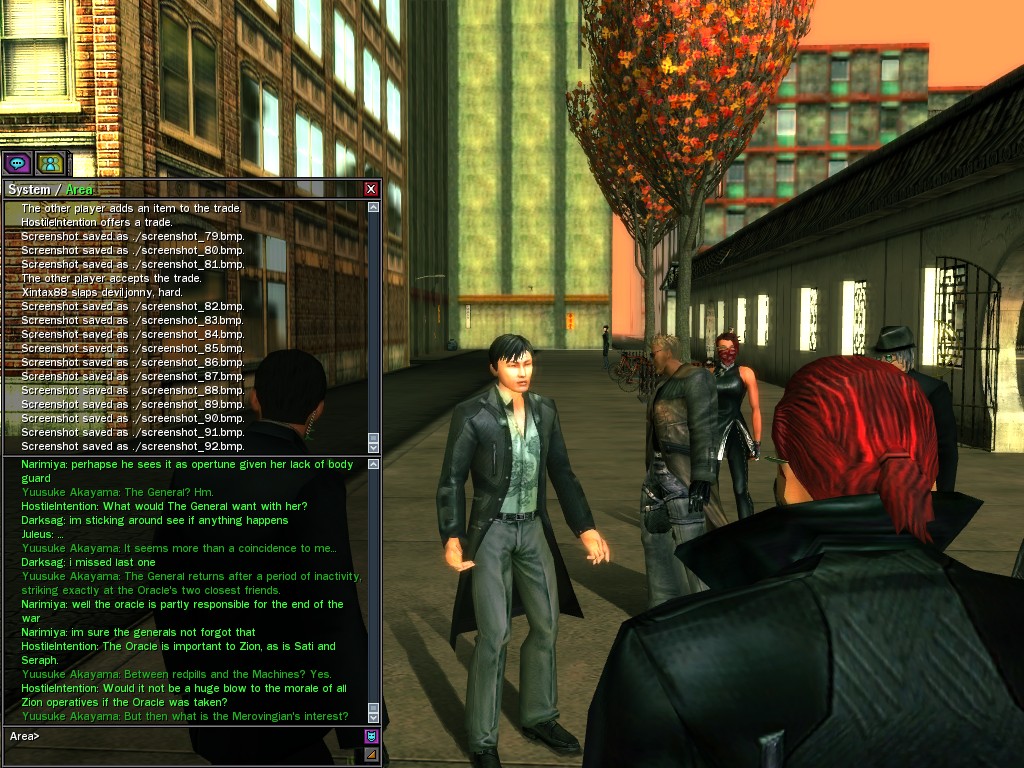Close the System / Area chat window

(371, 189)
